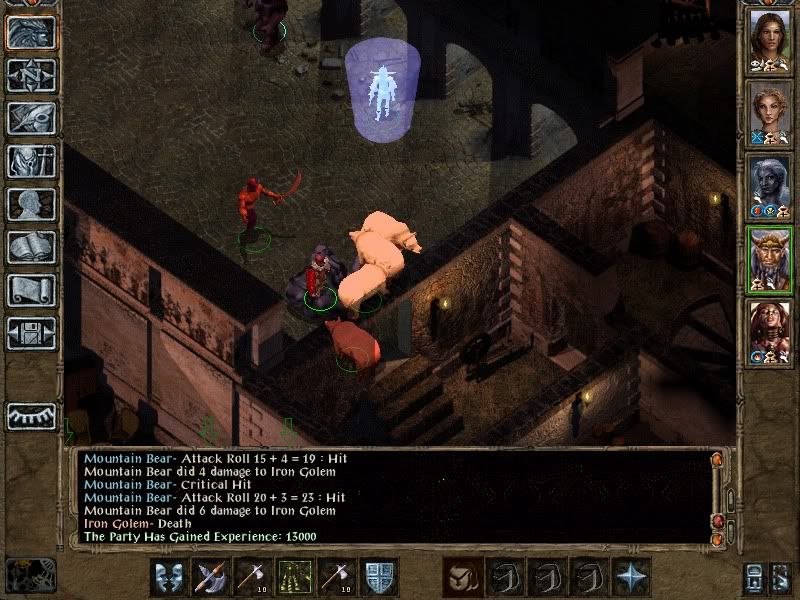Activate the Talk action button
Screen dimensions: 800x600
(x=168, y=577)
